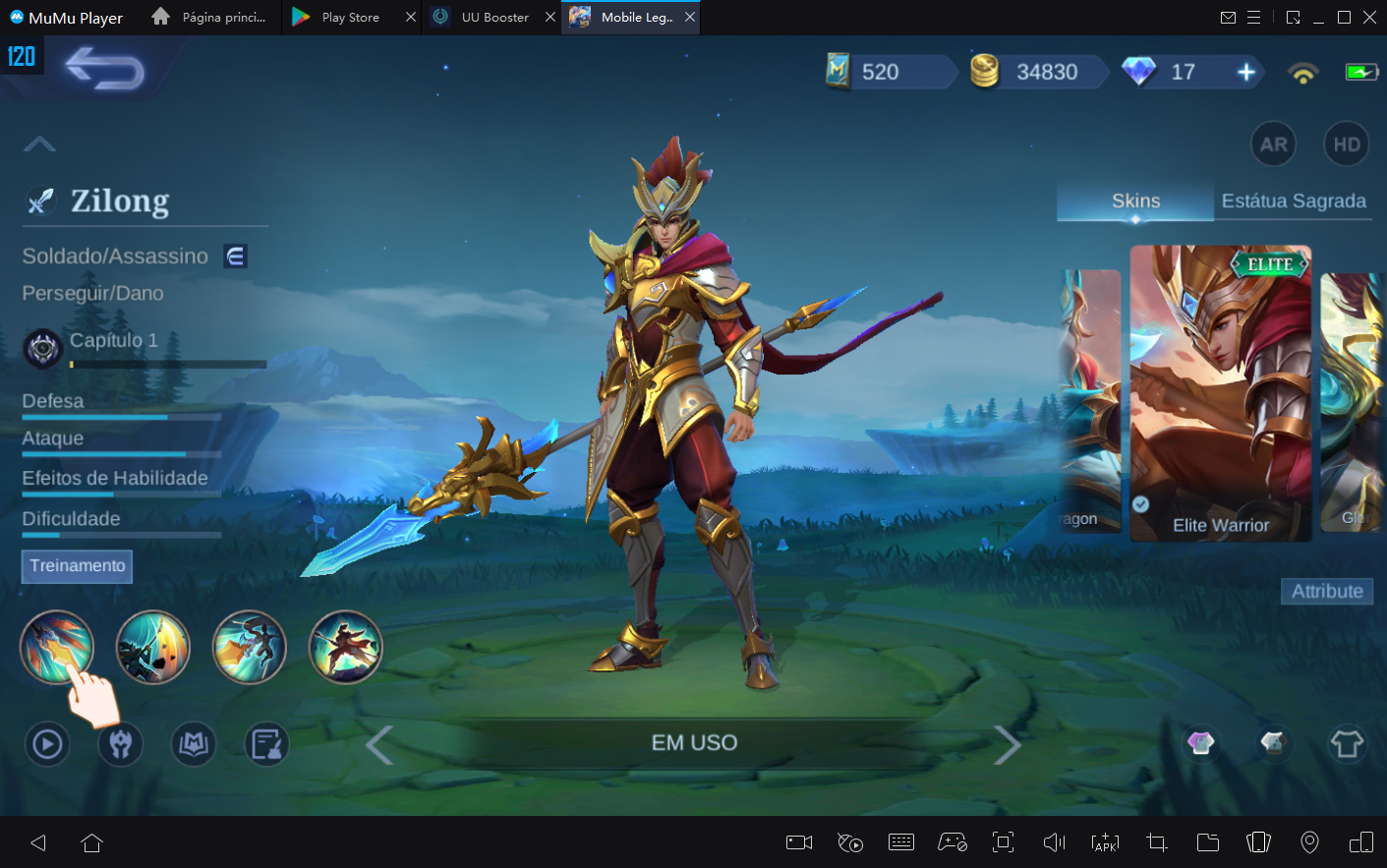Screen dimensions: 1387x868
Task: Toggle the AR mode option
Action: click(1273, 144)
